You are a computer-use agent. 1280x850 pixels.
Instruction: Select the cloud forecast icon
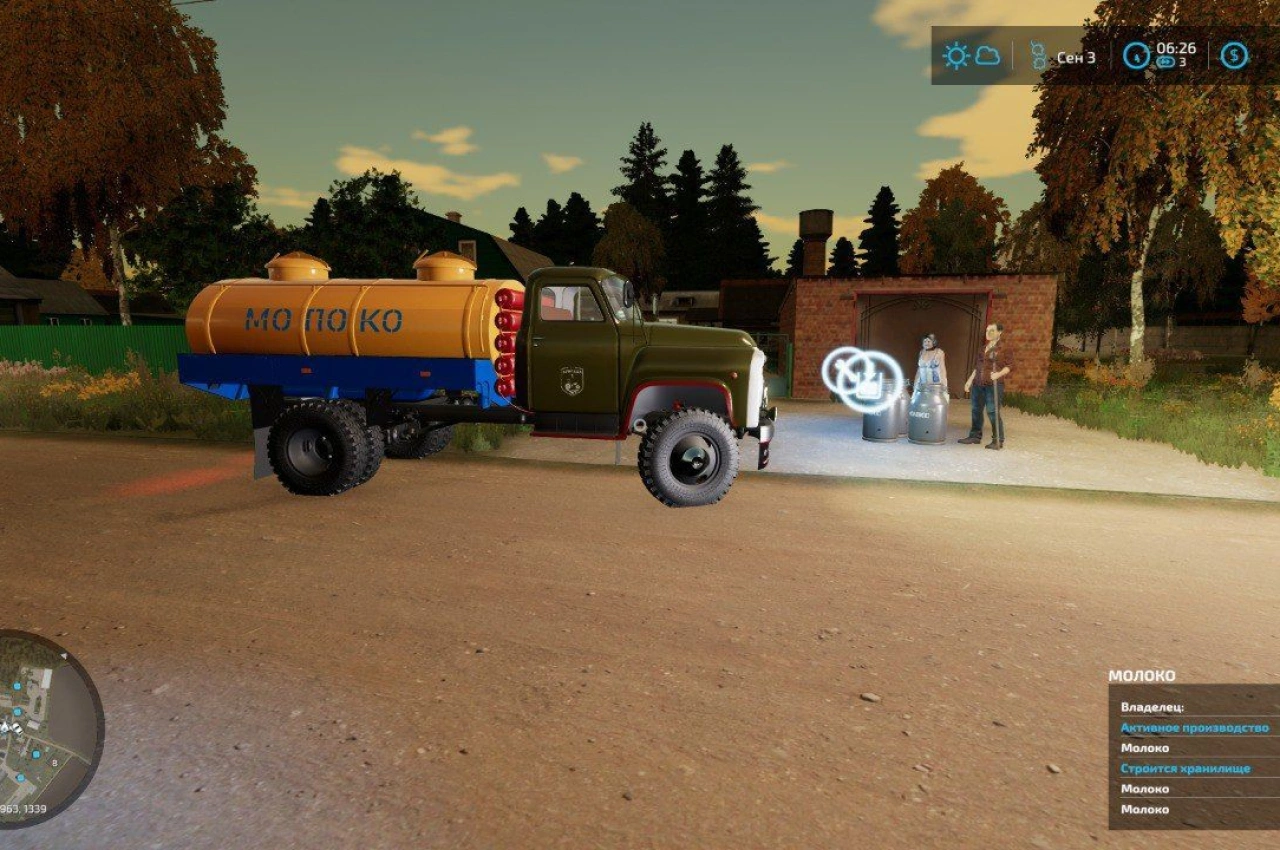(988, 55)
